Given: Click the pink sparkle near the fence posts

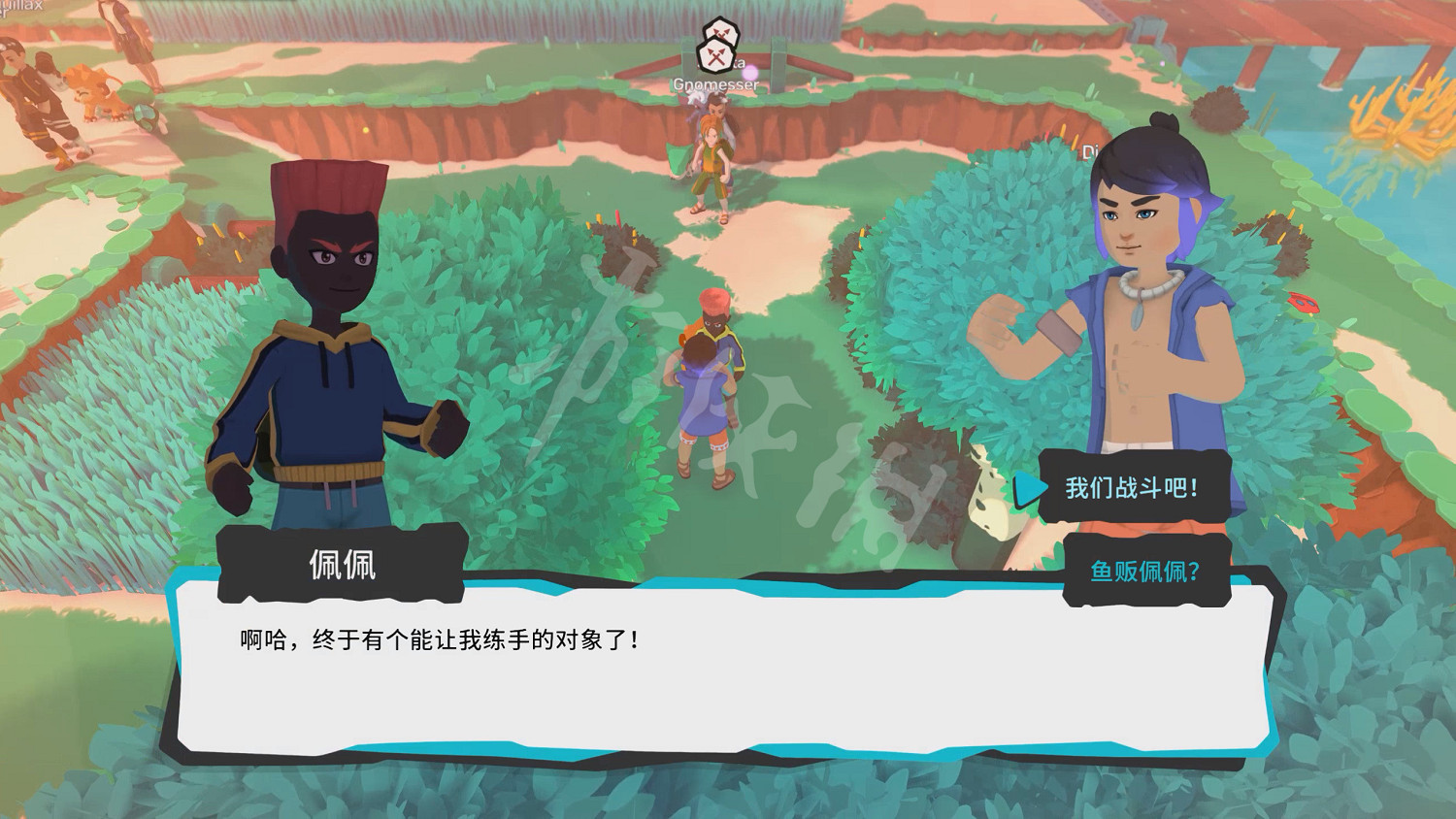Looking at the screenshot, I should click(750, 74).
